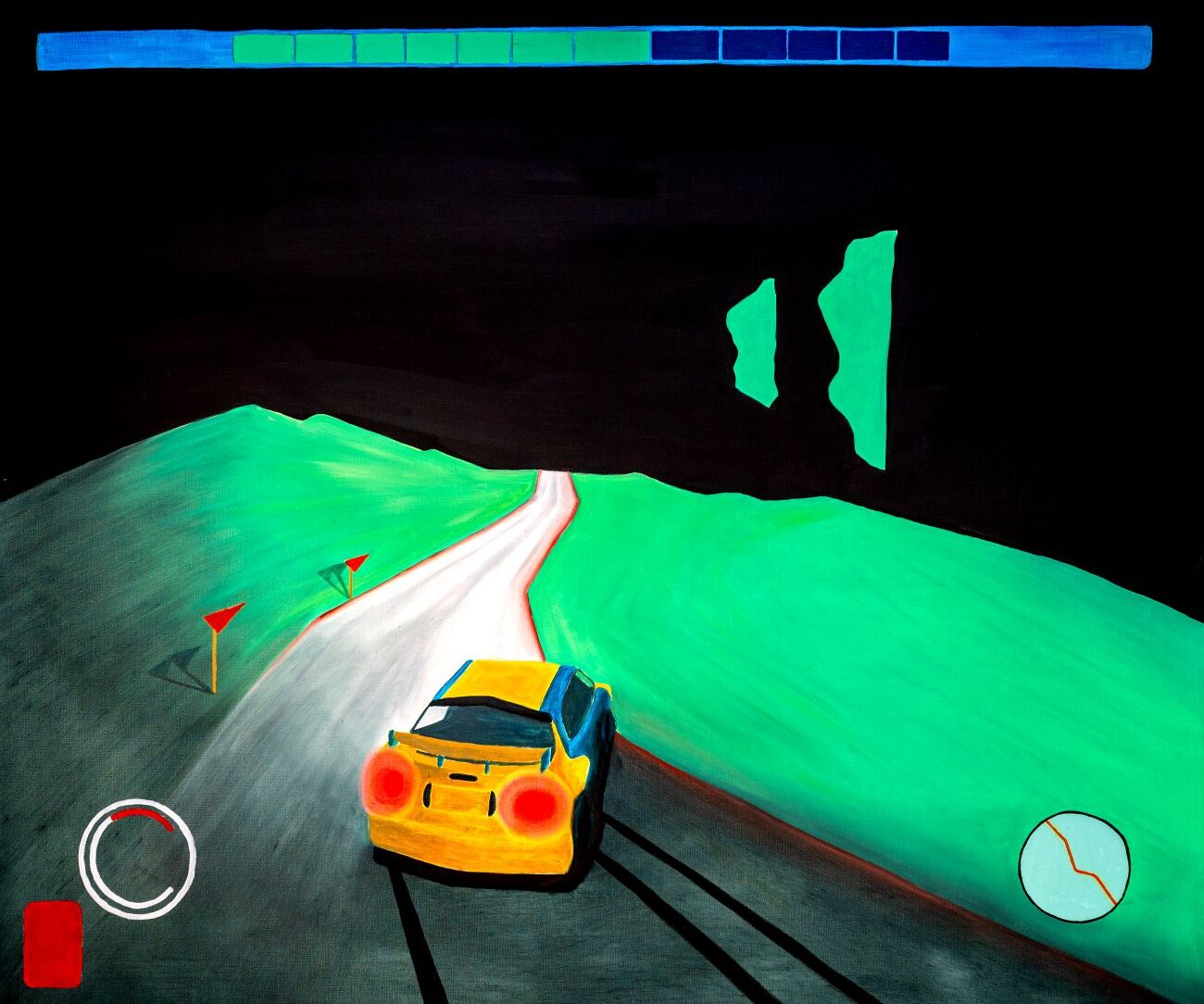Viewport: 1204px width, 1004px height.
Task: Open the circular minimap with red route
Action: point(1074,868)
